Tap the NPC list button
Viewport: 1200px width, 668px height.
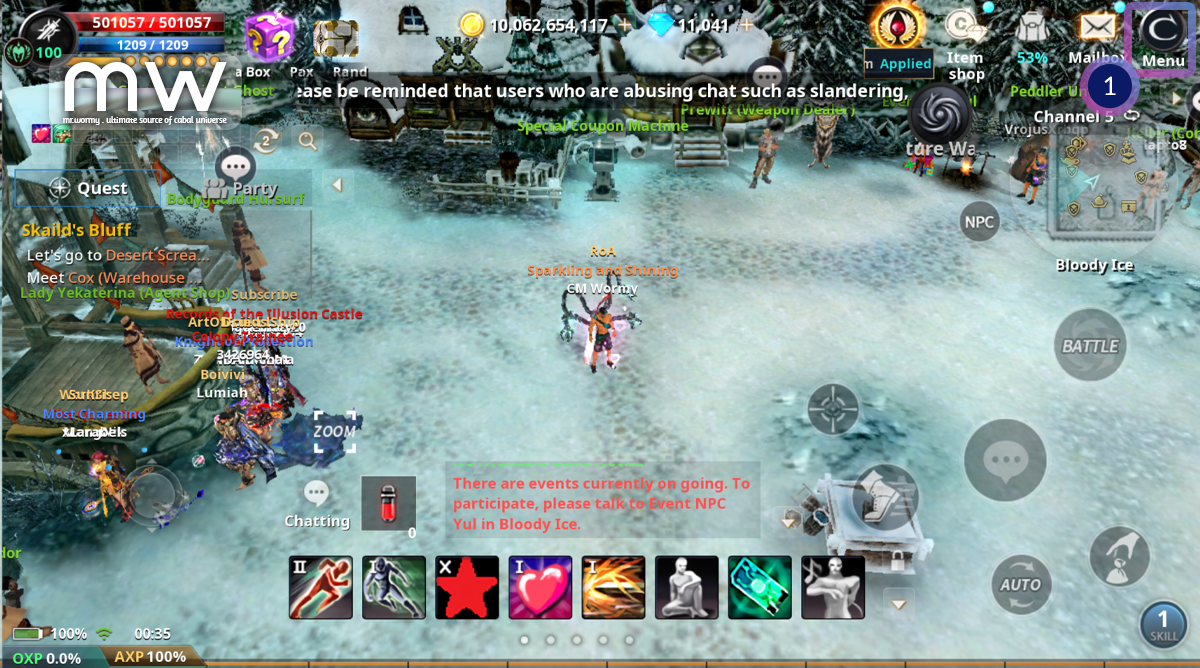tap(979, 221)
